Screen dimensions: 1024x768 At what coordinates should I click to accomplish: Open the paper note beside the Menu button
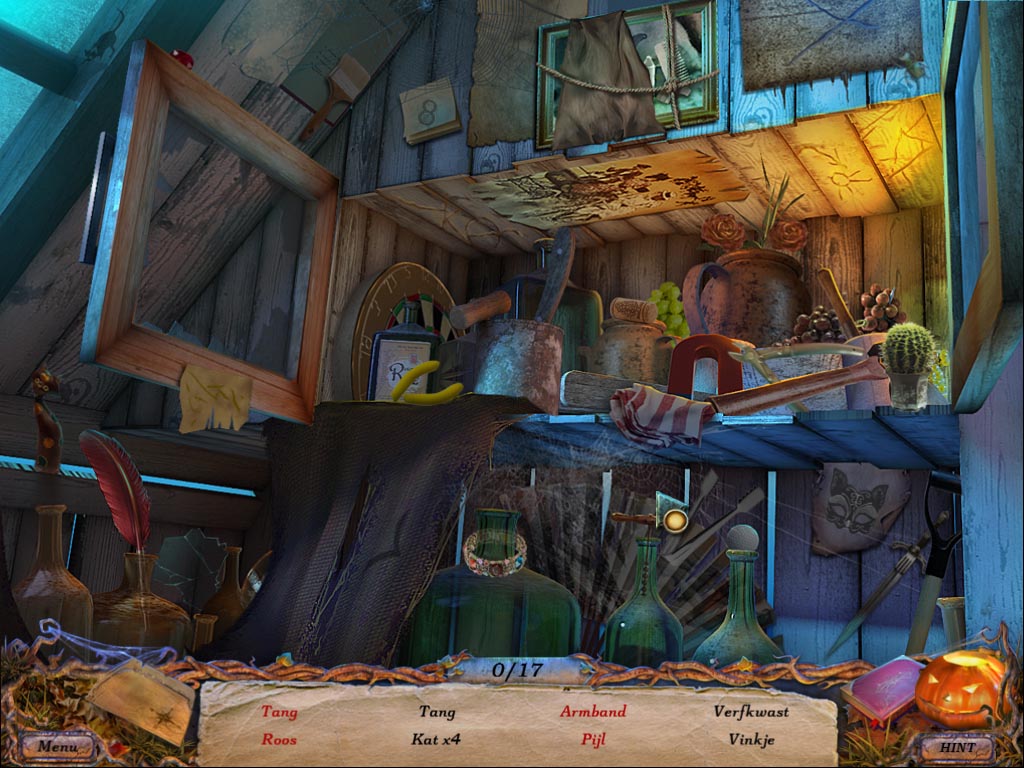(140, 698)
